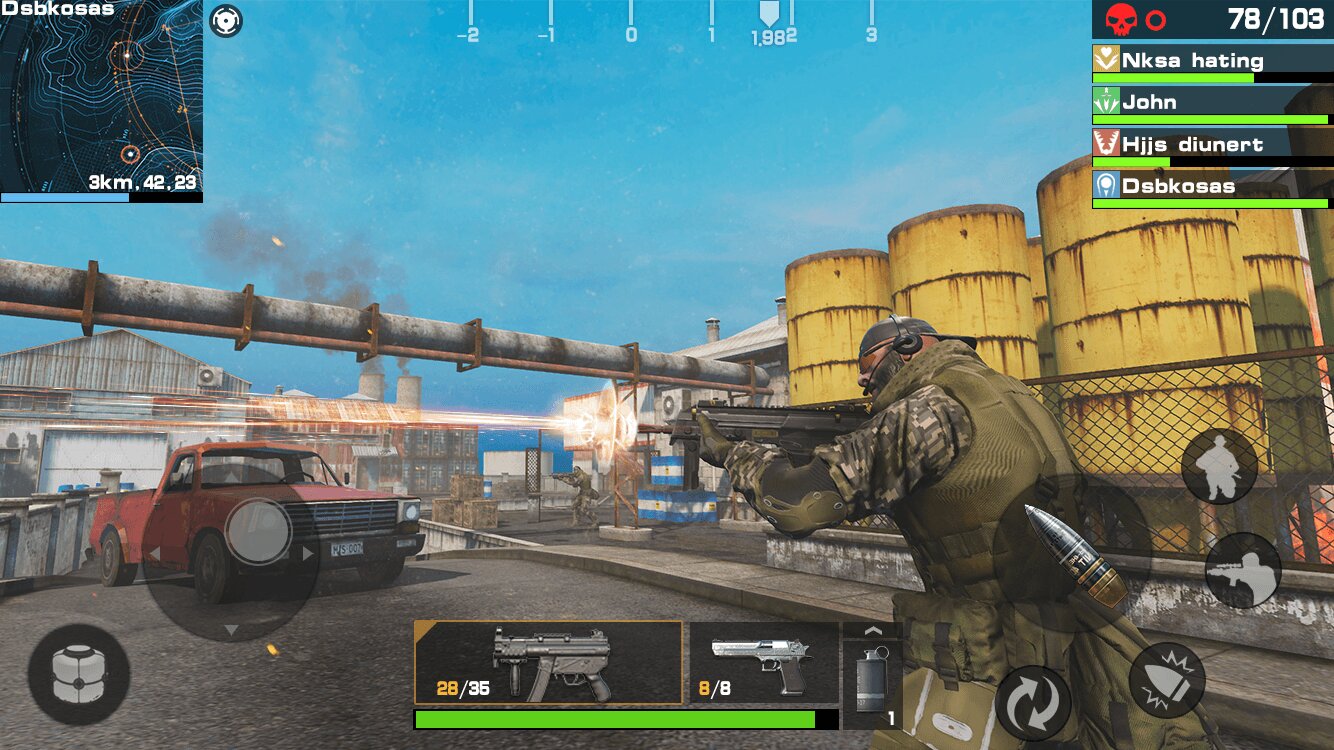Screen dimensions: 1334x750
Task: Toggle the crouch stance button
Action: coord(1219,466)
